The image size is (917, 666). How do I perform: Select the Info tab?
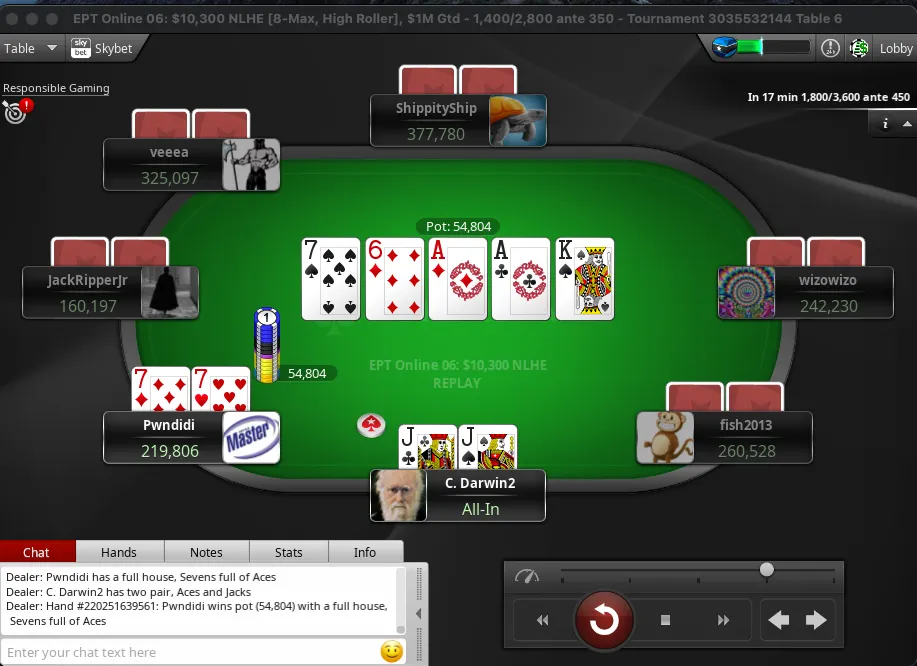(x=365, y=552)
